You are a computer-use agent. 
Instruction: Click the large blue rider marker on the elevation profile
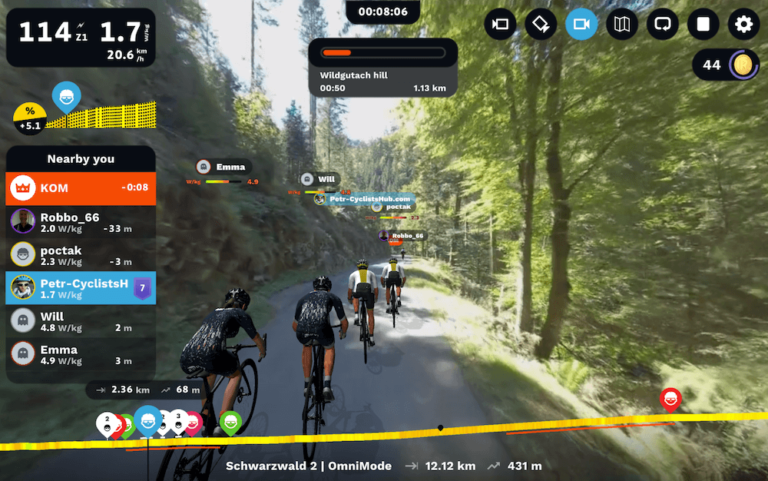tap(148, 420)
